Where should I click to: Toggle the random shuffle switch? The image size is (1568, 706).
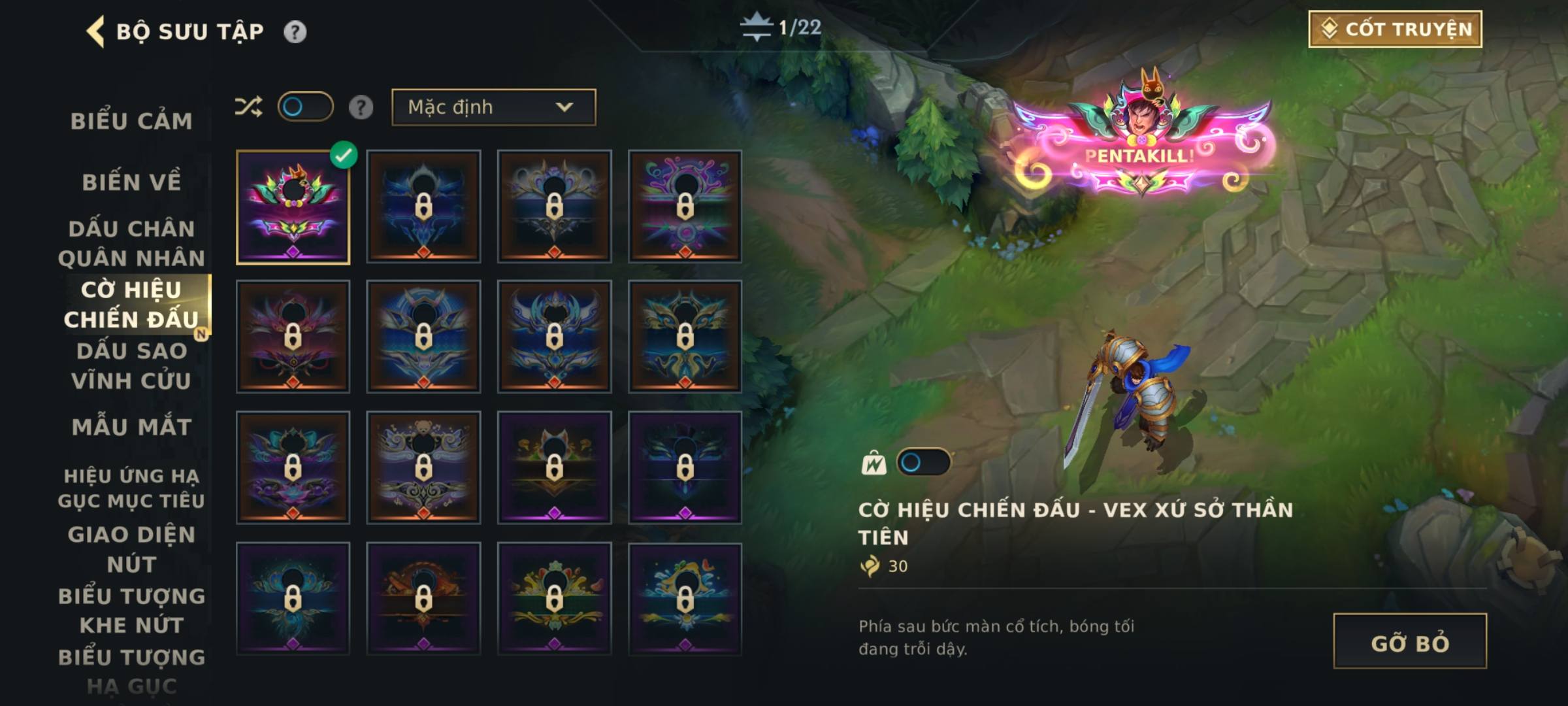coord(305,107)
